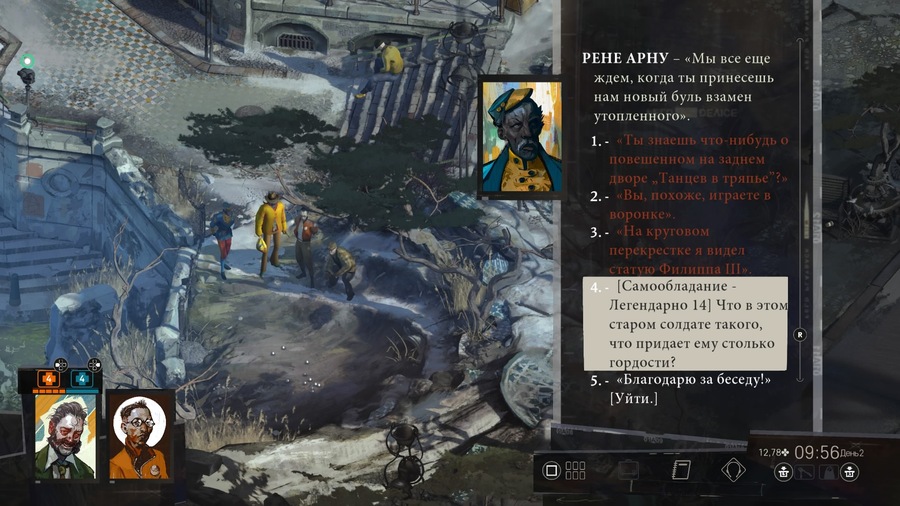The height and width of the screenshot is (506, 900).
Task: Select Kim Kitsuragi's portrait
Action: [138, 435]
